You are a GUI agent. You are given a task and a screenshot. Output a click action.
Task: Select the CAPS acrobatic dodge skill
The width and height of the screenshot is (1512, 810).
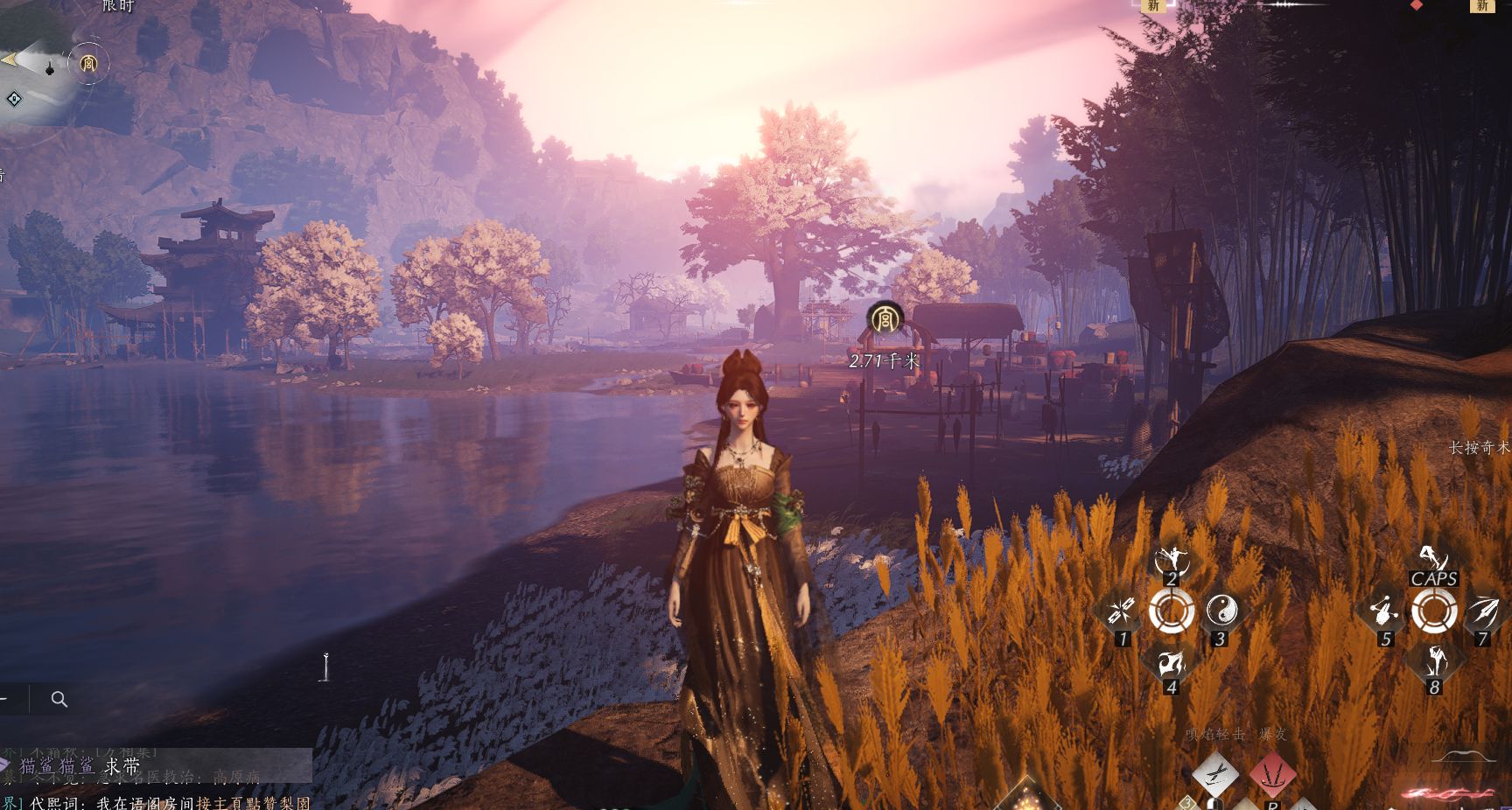point(1433,561)
